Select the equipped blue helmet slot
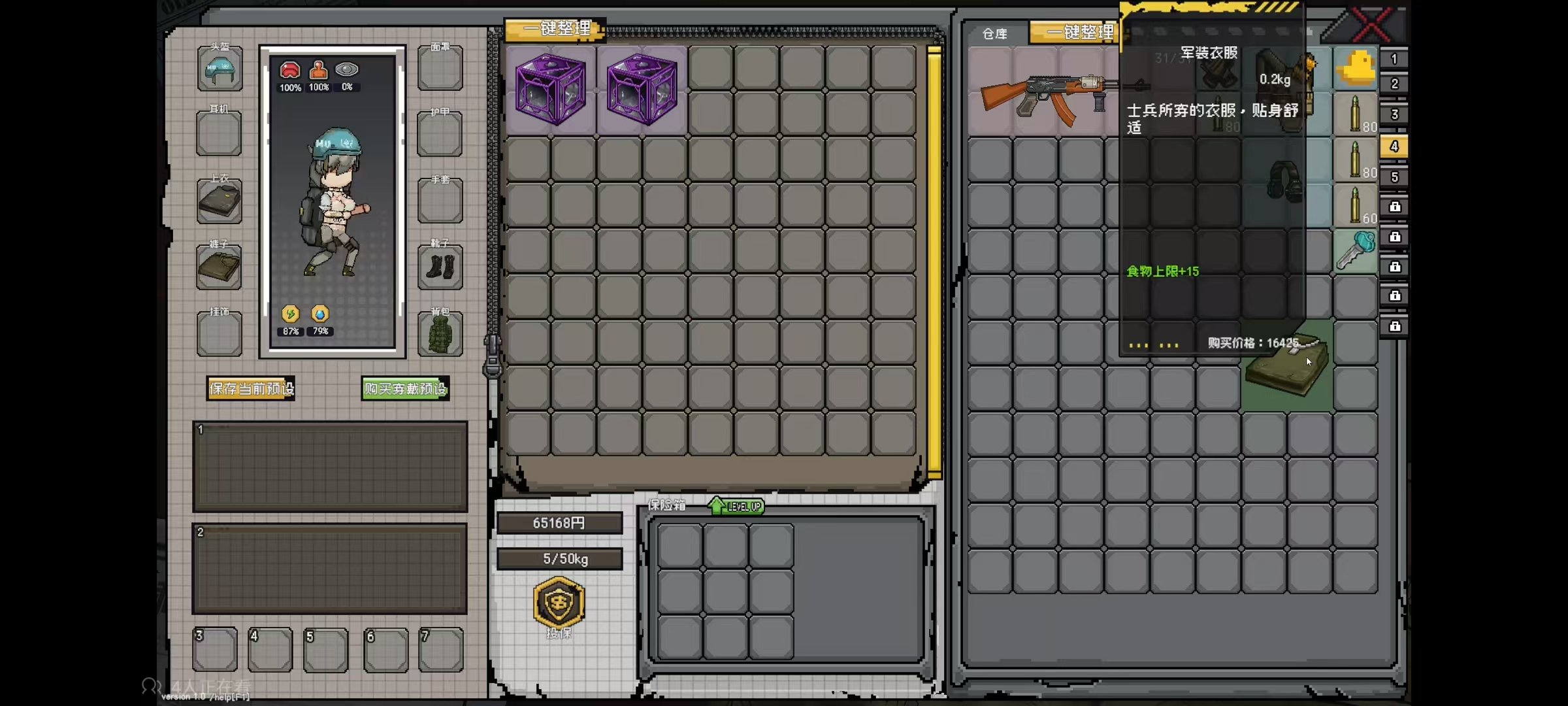 click(x=220, y=69)
